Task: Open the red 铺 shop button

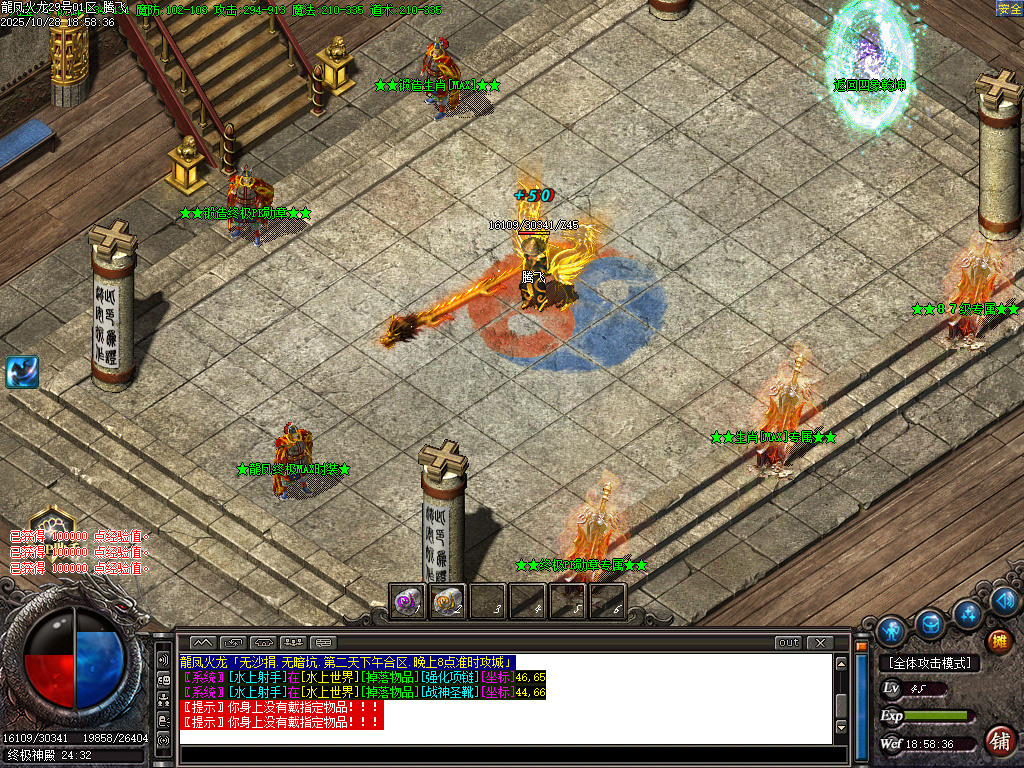Action: (x=999, y=741)
